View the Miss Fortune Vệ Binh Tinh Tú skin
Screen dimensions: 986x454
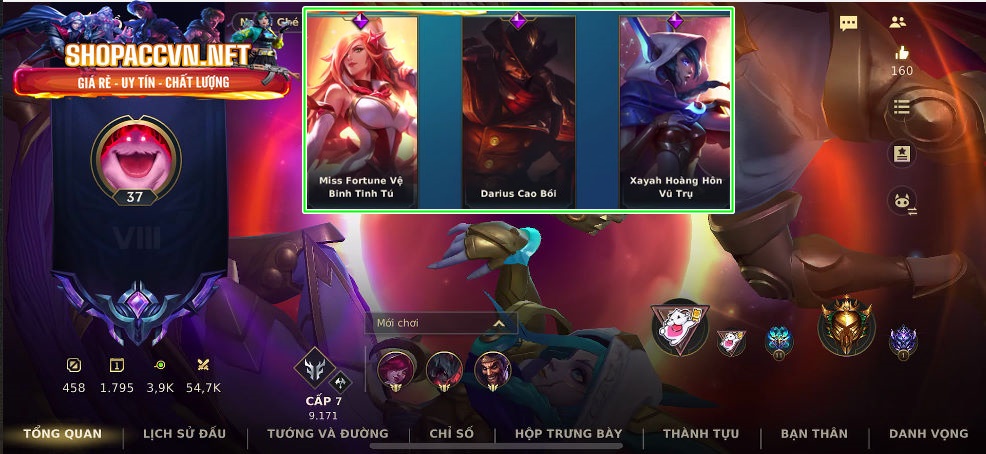pos(362,110)
